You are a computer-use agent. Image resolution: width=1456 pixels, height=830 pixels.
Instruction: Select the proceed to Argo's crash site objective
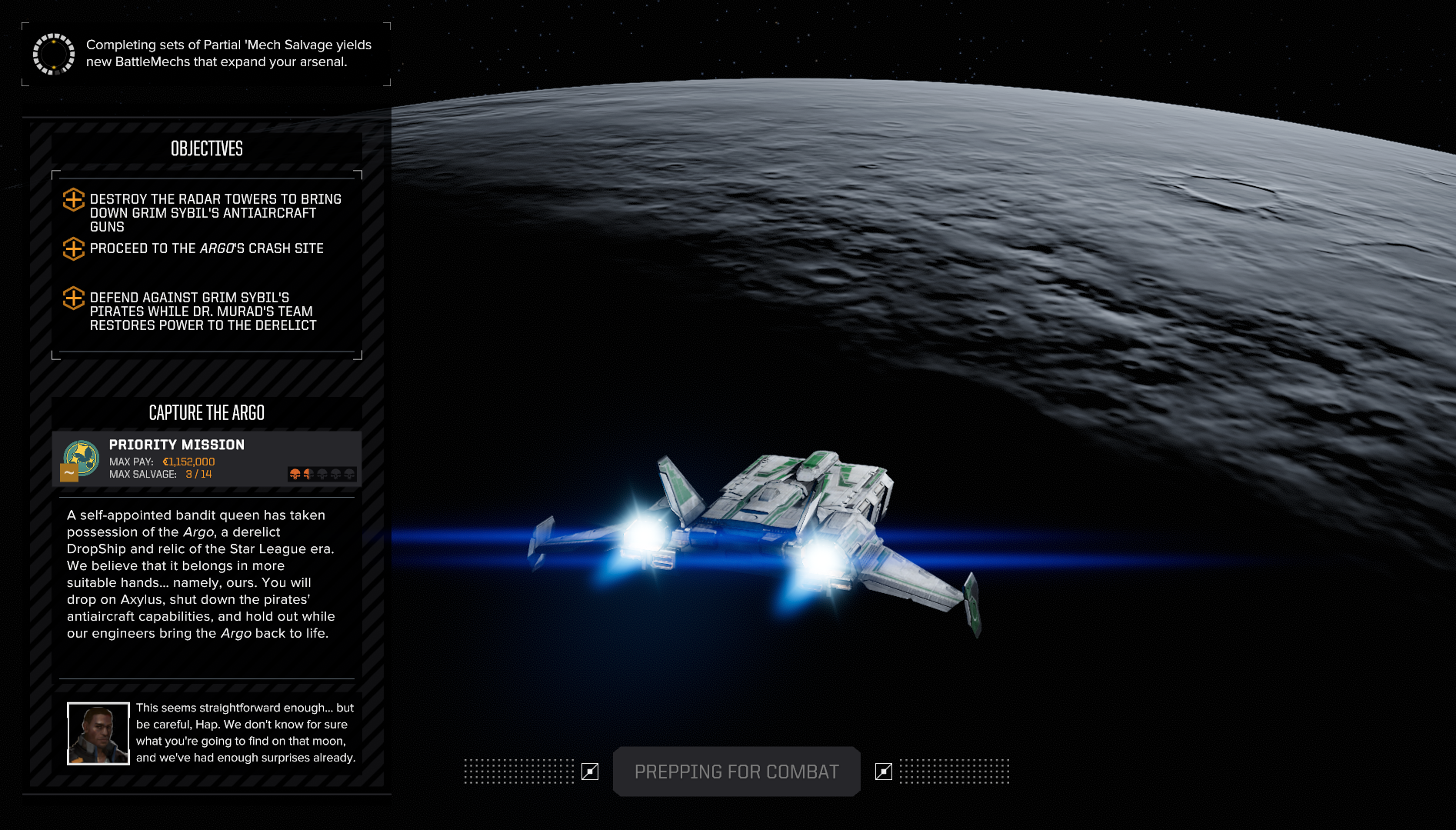pyautogui.click(x=206, y=248)
